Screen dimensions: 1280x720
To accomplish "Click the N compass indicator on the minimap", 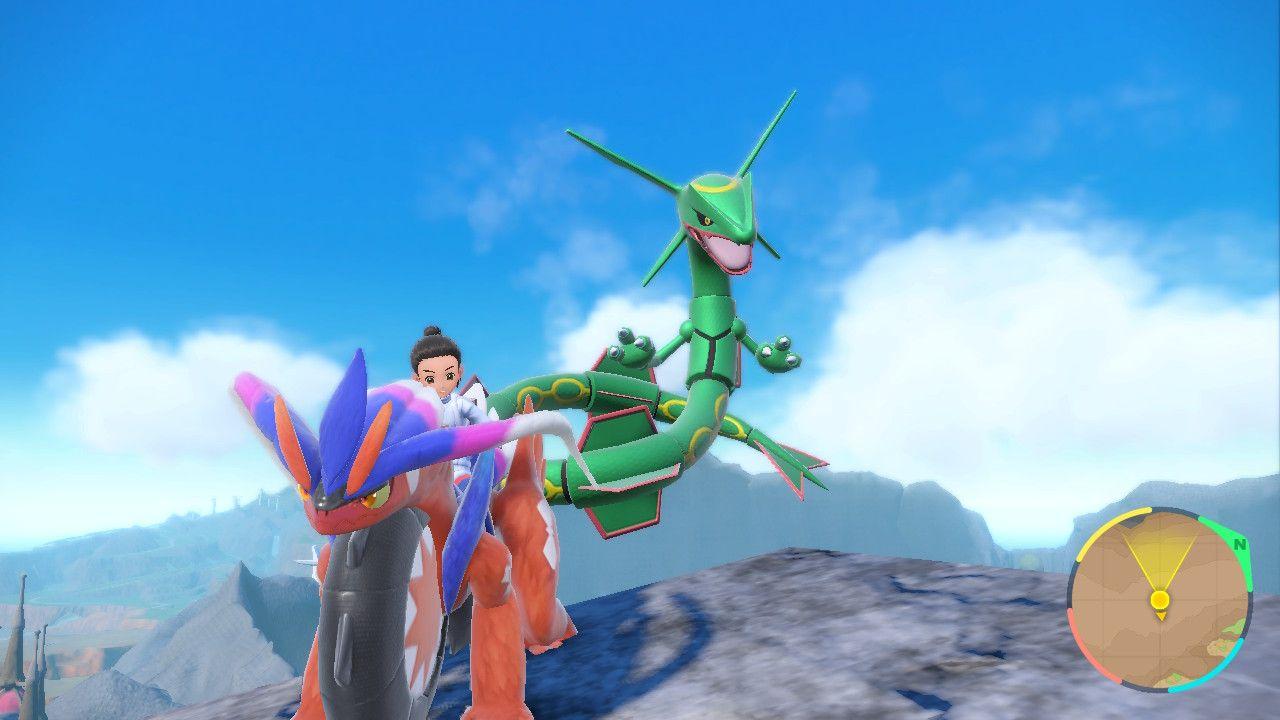I will [1238, 544].
